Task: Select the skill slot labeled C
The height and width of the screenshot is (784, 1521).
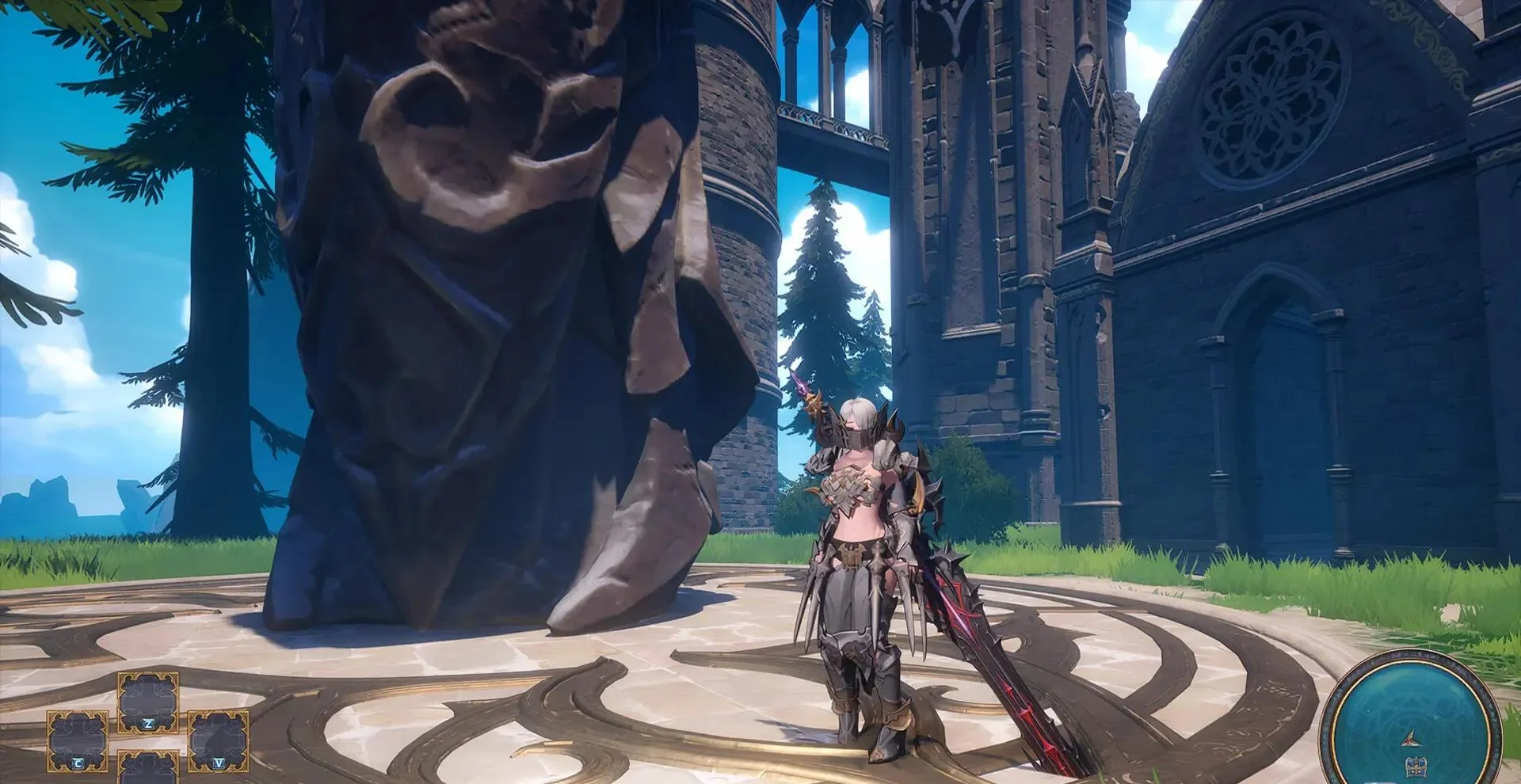Action: pos(78,740)
